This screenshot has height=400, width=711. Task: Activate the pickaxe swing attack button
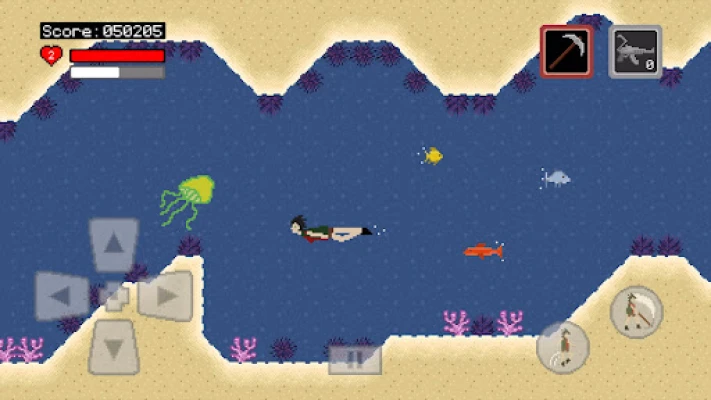coord(637,311)
